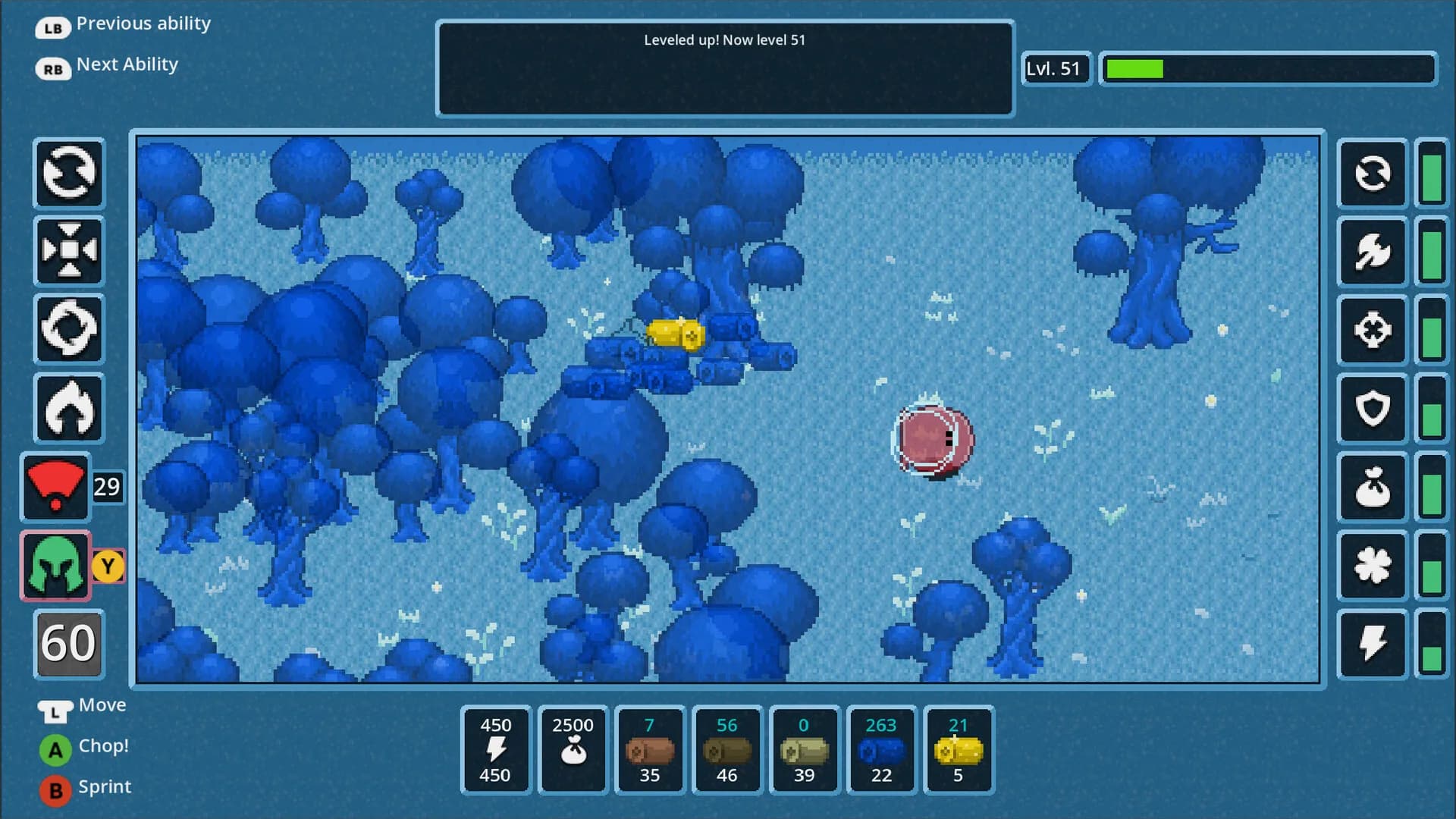Select the two-arrow swap ability on the left

(69, 174)
